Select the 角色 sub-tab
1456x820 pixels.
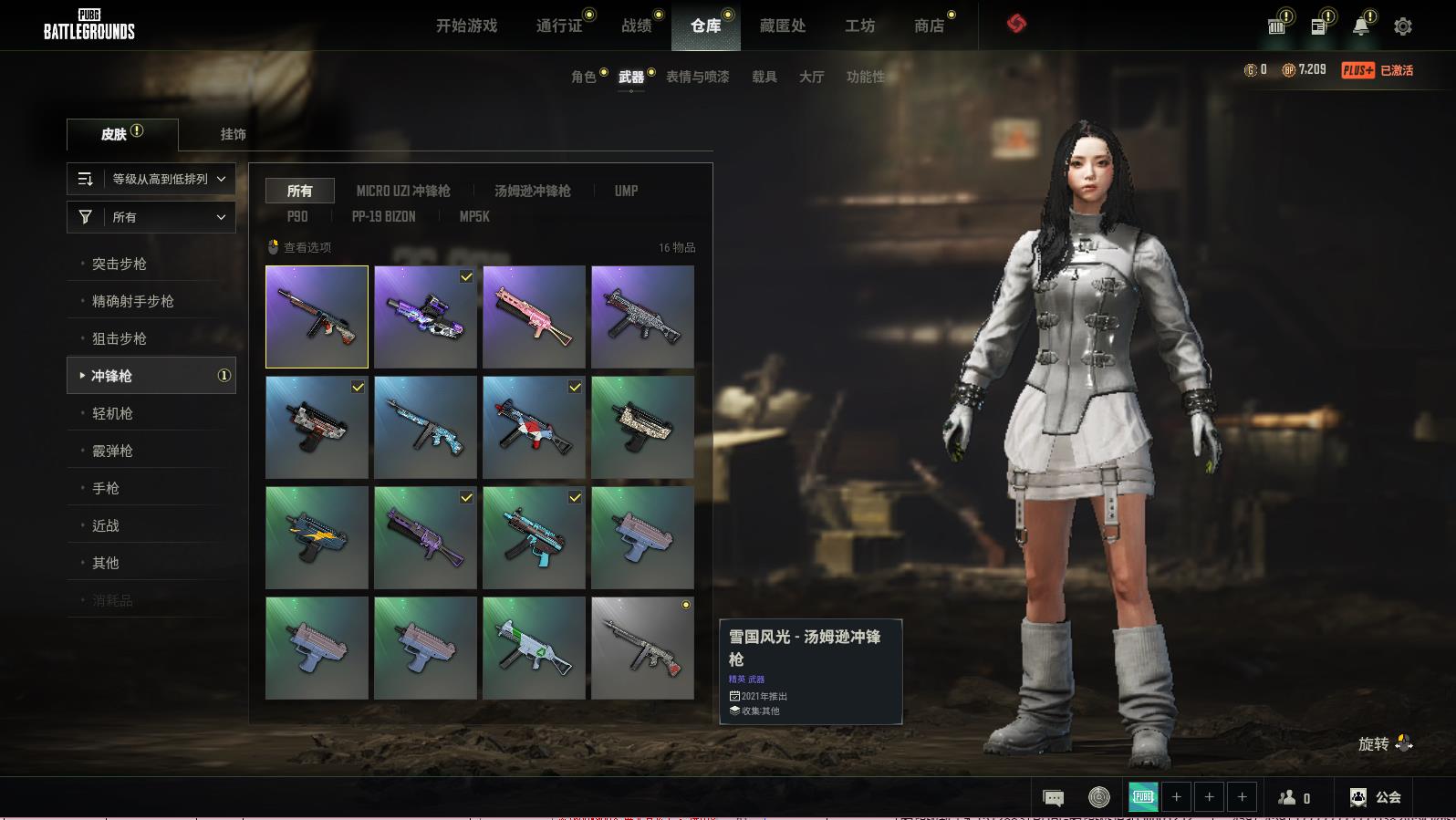click(583, 77)
